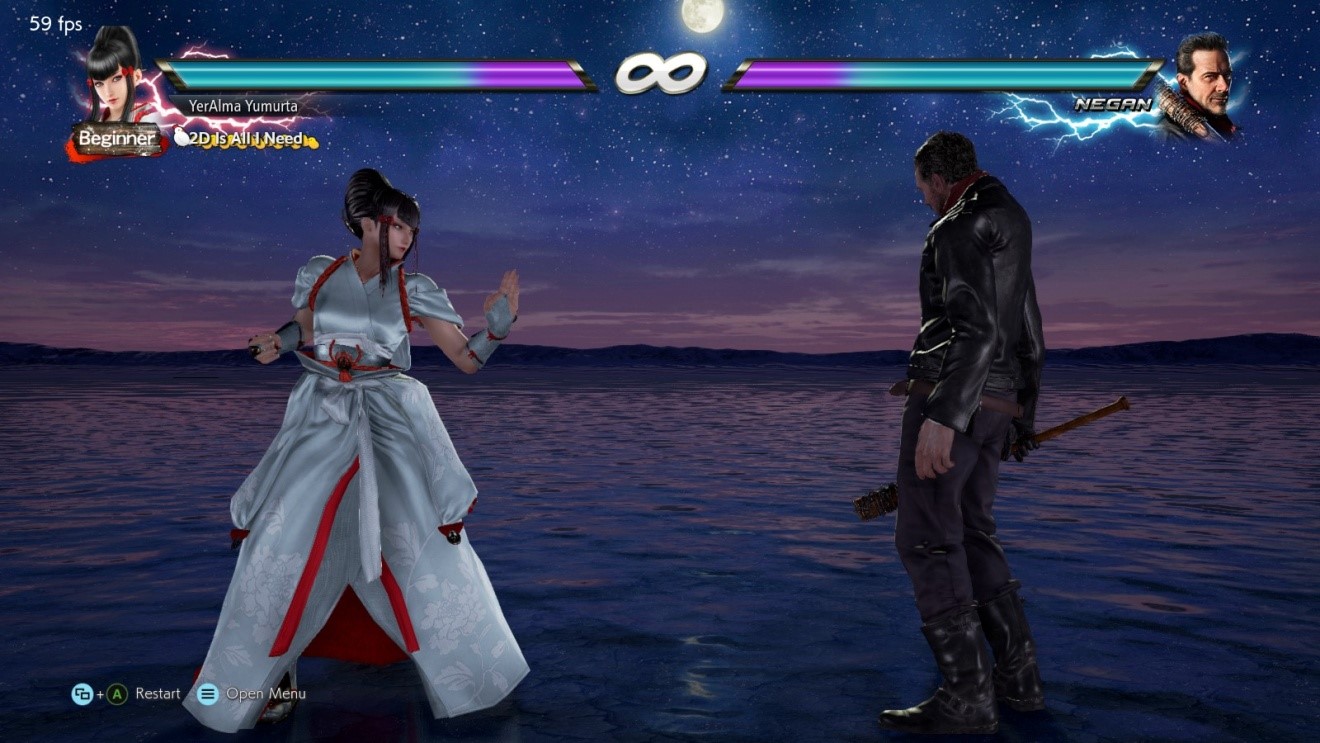Click the blue hamburger menu icon
The image size is (1320, 743).
pos(205,693)
